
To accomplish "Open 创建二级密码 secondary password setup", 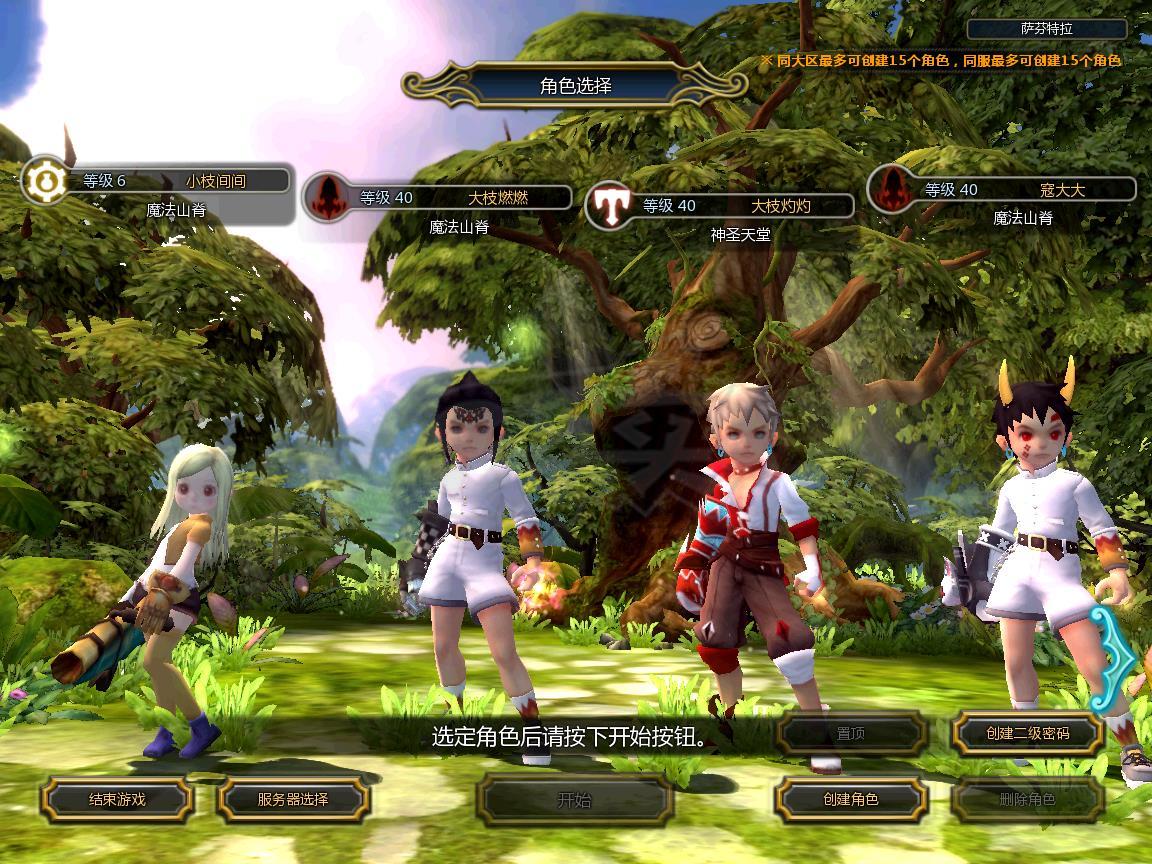I will click(x=1027, y=733).
